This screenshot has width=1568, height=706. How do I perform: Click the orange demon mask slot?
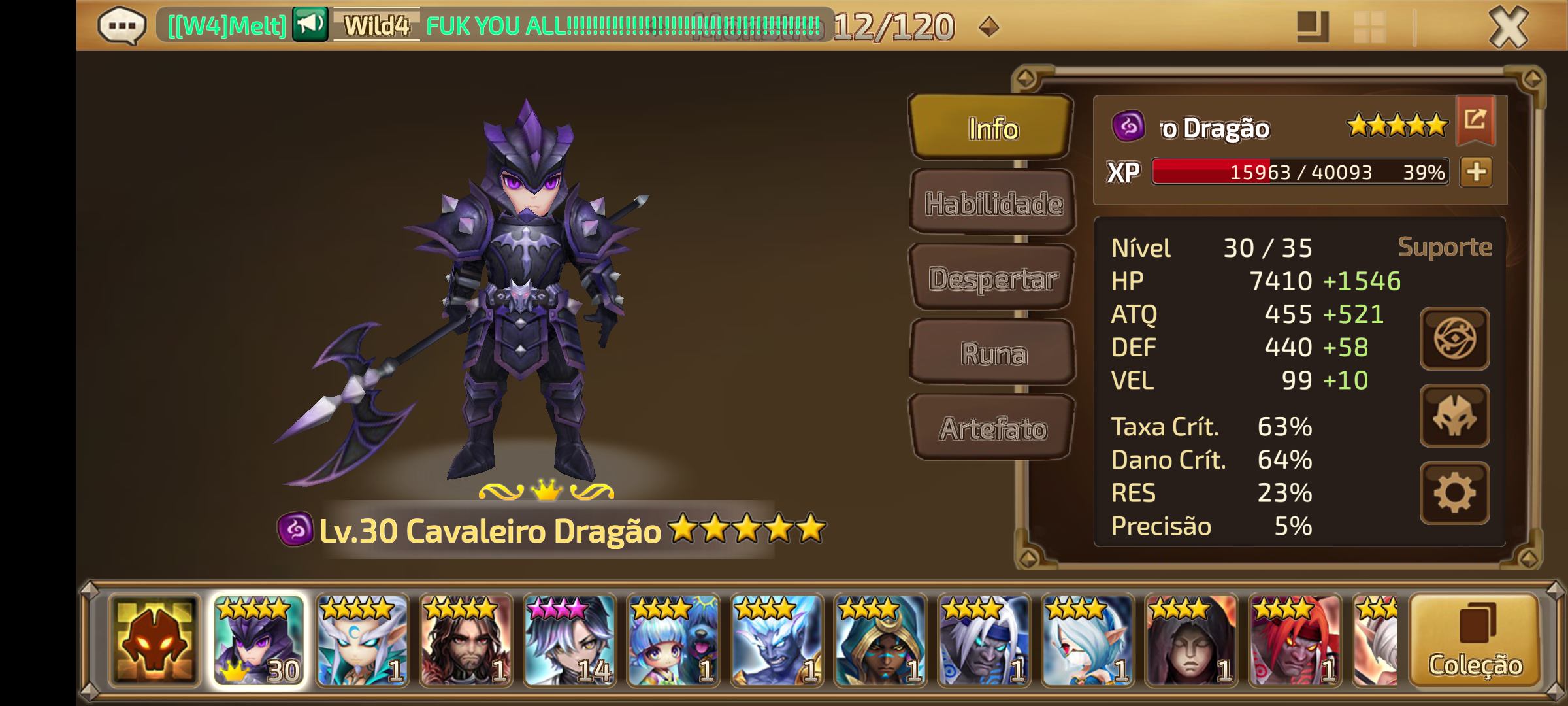click(x=155, y=641)
